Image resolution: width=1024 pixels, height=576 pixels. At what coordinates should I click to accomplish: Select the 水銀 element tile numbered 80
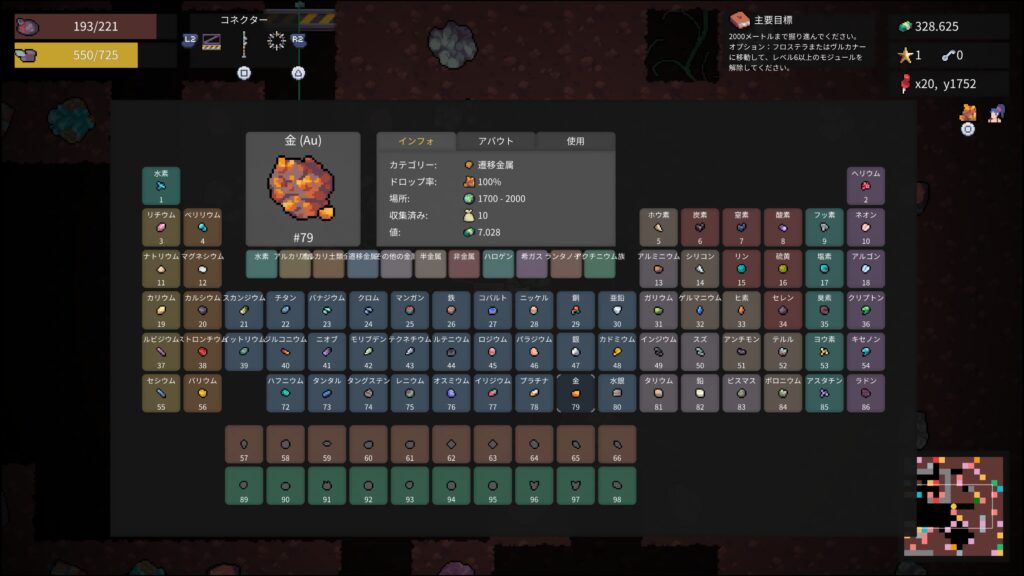617,393
